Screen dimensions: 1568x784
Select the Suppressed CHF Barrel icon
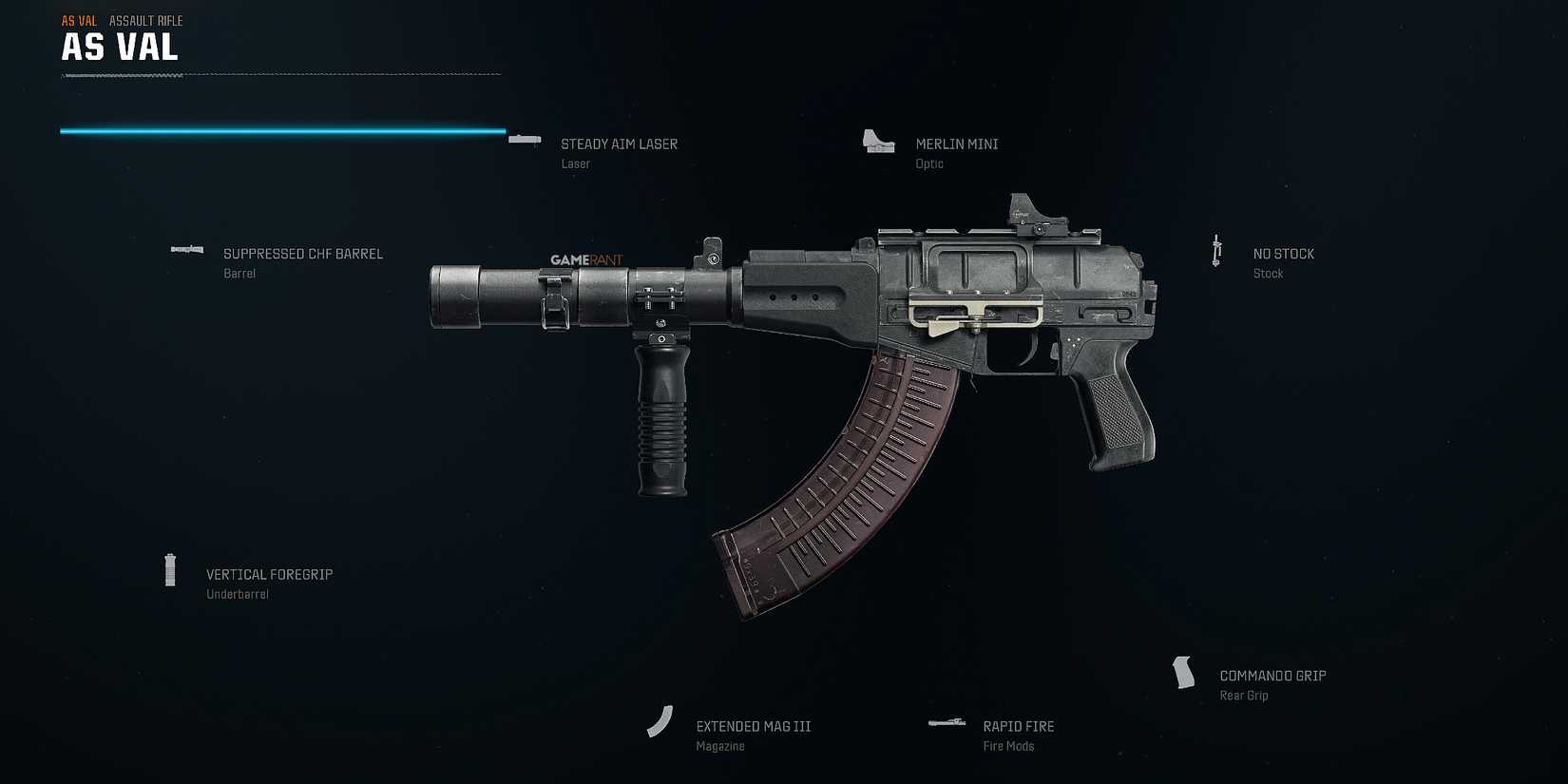[x=186, y=249]
